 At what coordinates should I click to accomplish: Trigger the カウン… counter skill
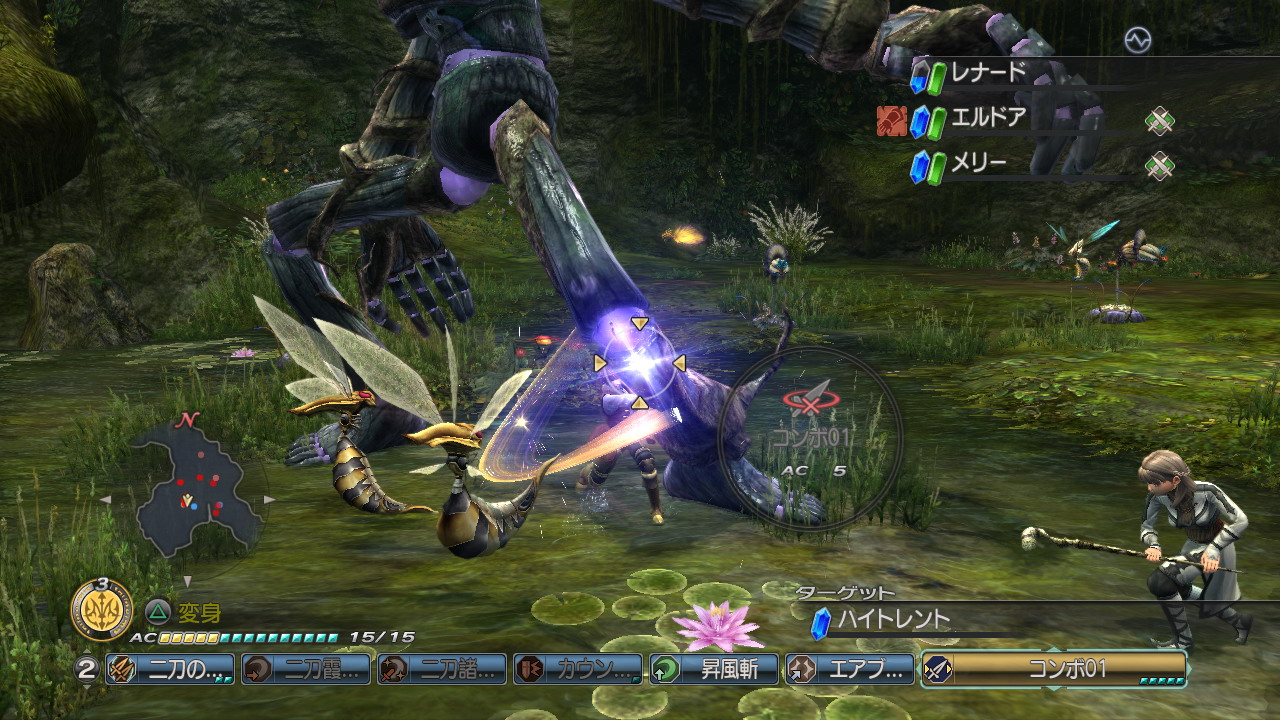(x=578, y=669)
